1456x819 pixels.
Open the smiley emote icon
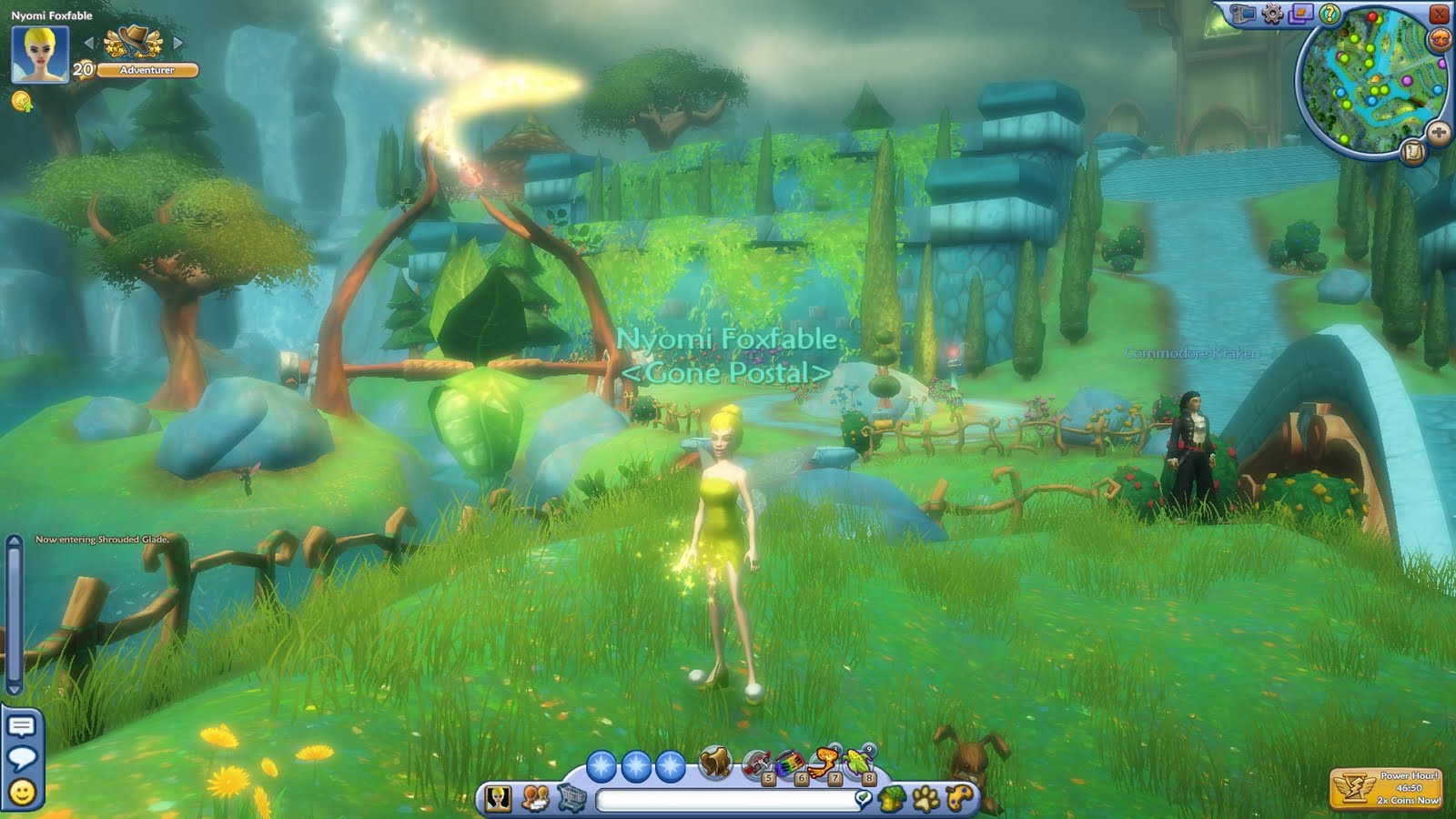(x=22, y=788)
